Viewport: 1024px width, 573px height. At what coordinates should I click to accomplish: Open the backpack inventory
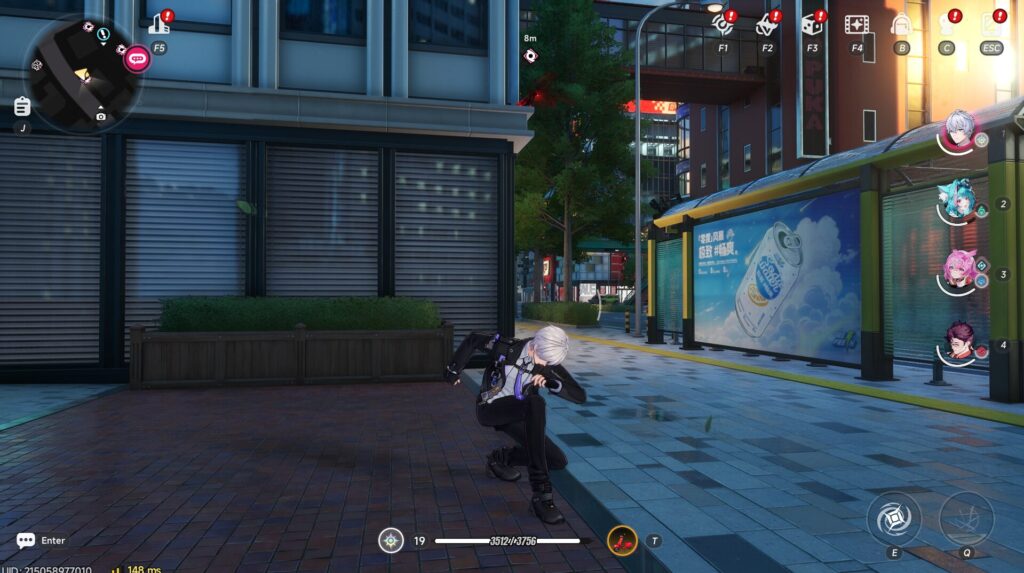click(x=901, y=25)
